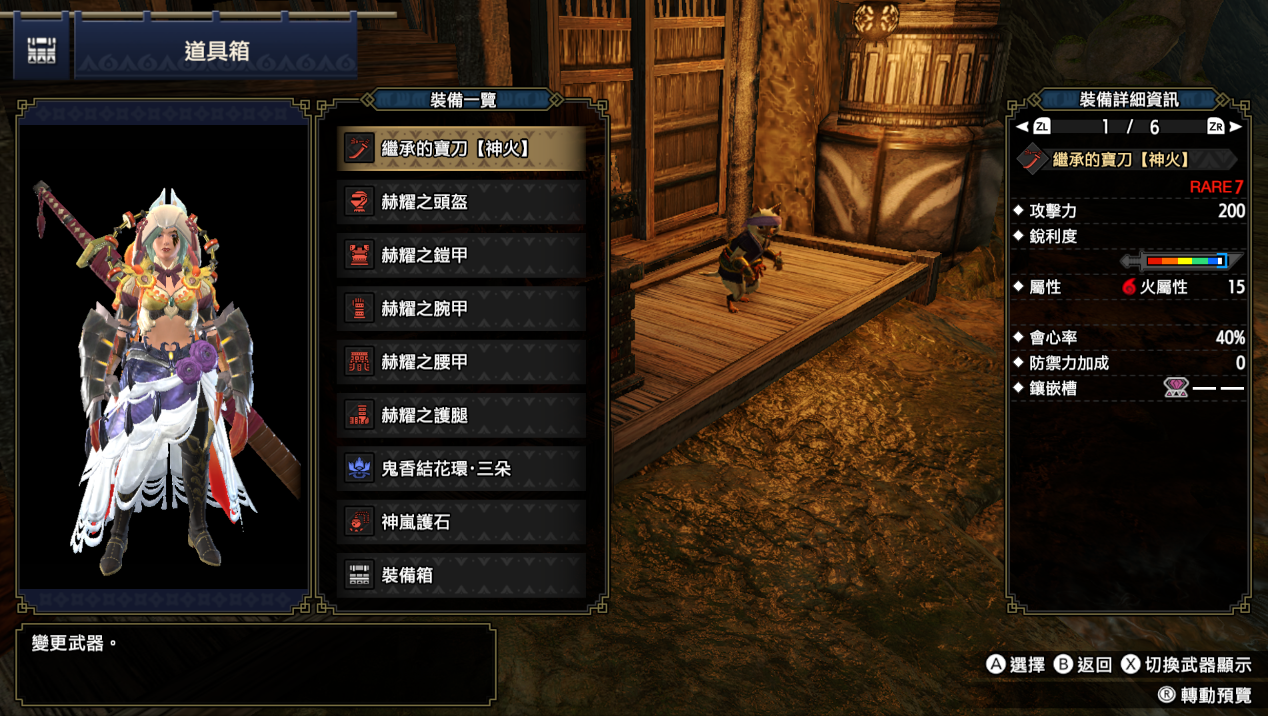This screenshot has width=1268, height=716.
Task: Go to the previous equipment detail page
Action: click(1032, 127)
